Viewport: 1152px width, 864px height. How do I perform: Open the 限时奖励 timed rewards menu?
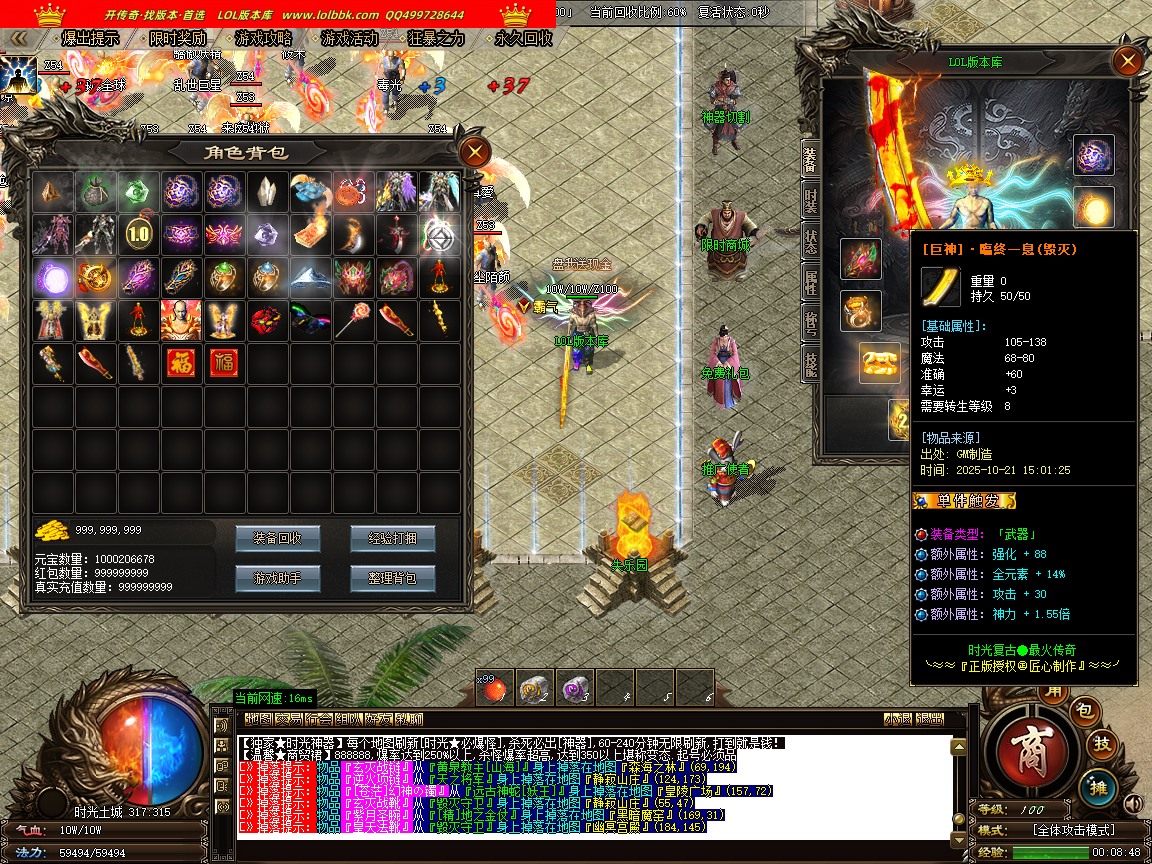point(177,38)
